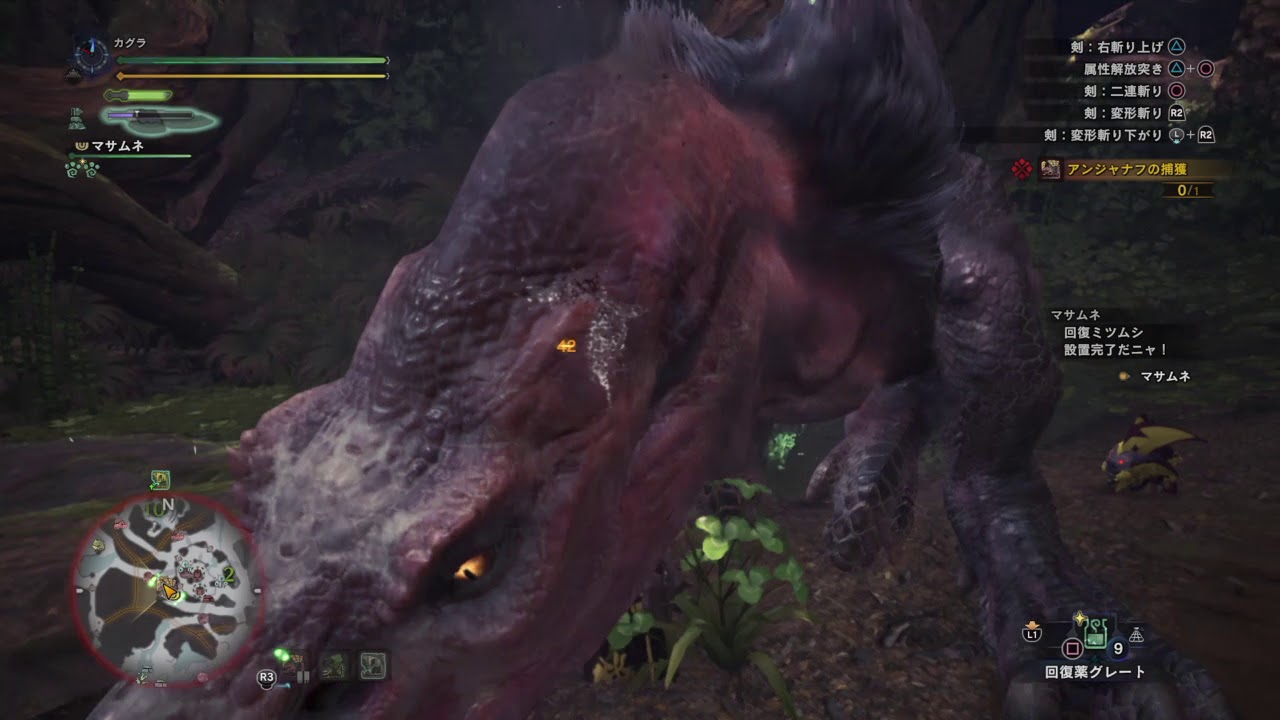Viewport: 1280px width, 720px height.
Task: Click the square button use-item prompt
Action: 1072,647
